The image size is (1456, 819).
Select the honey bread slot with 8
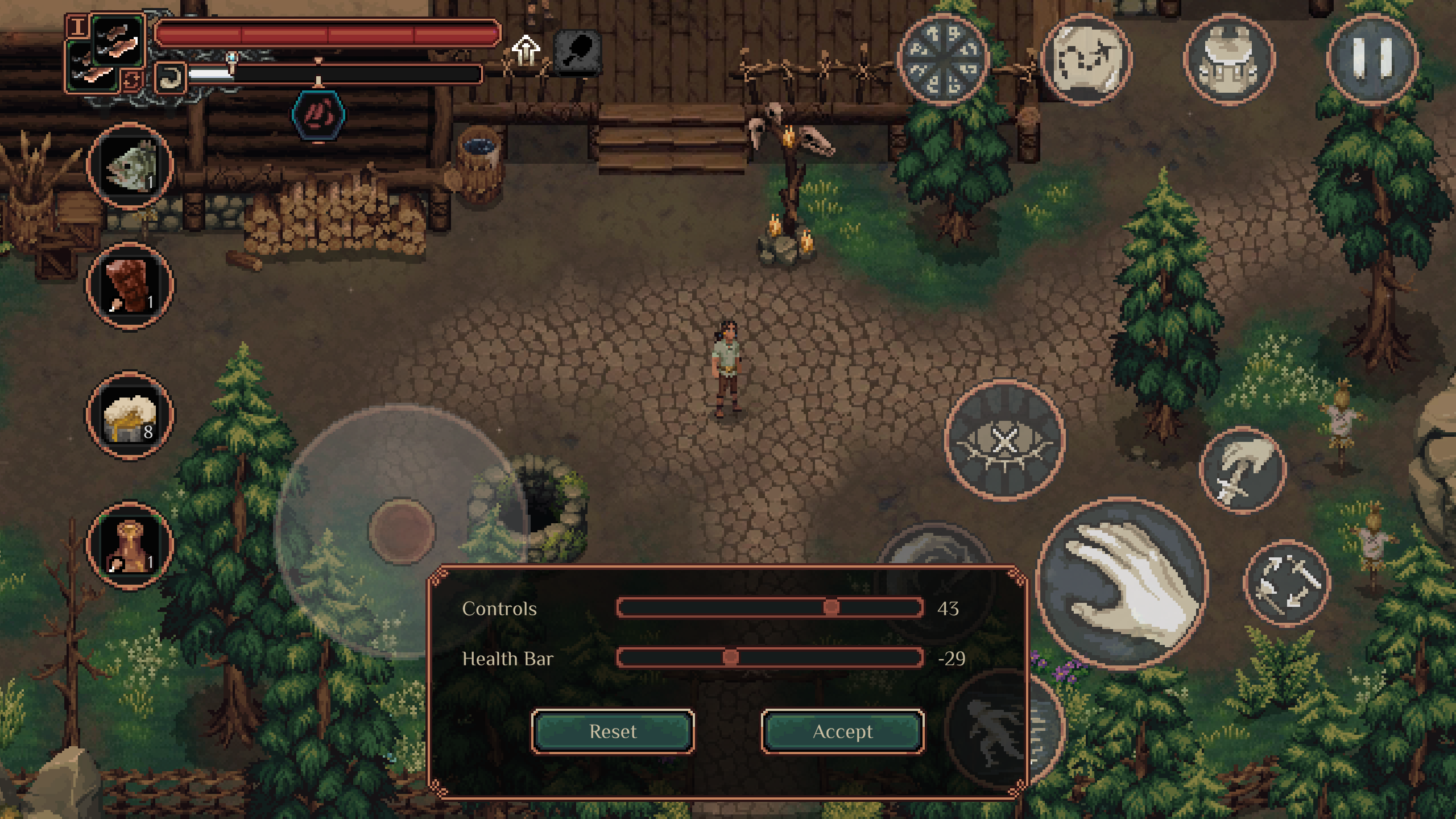(130, 416)
